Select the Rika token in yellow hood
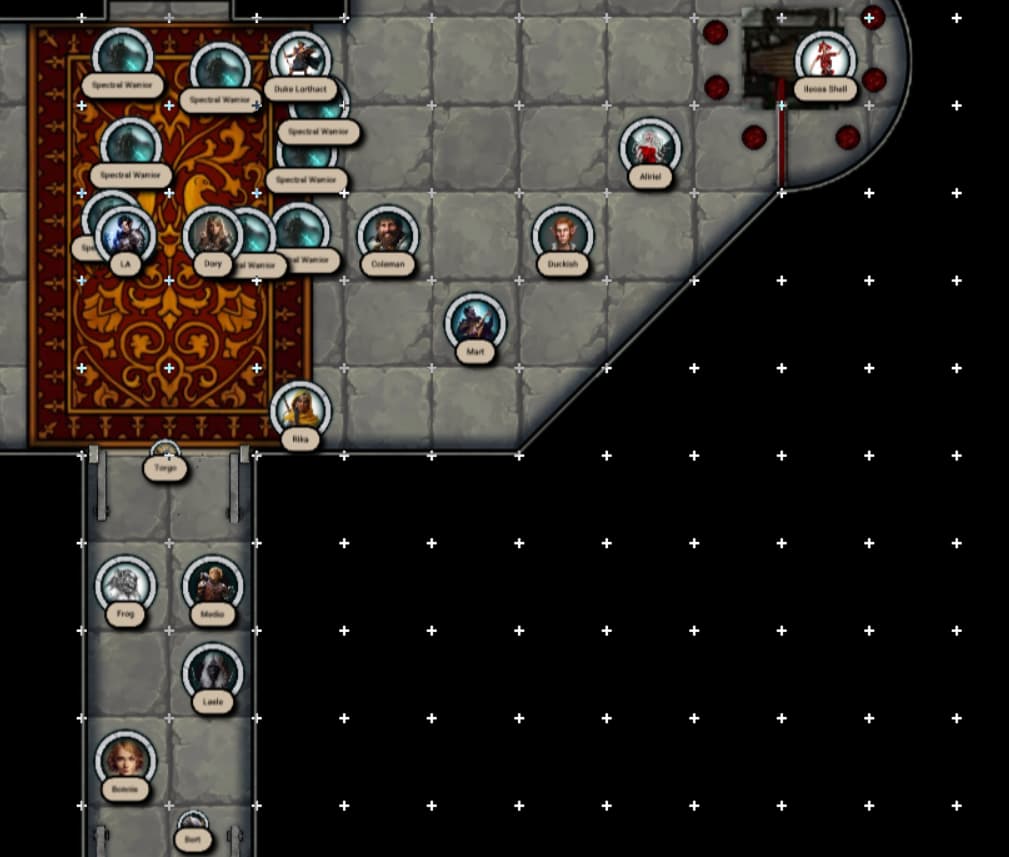The height and width of the screenshot is (857, 1009). [300, 410]
